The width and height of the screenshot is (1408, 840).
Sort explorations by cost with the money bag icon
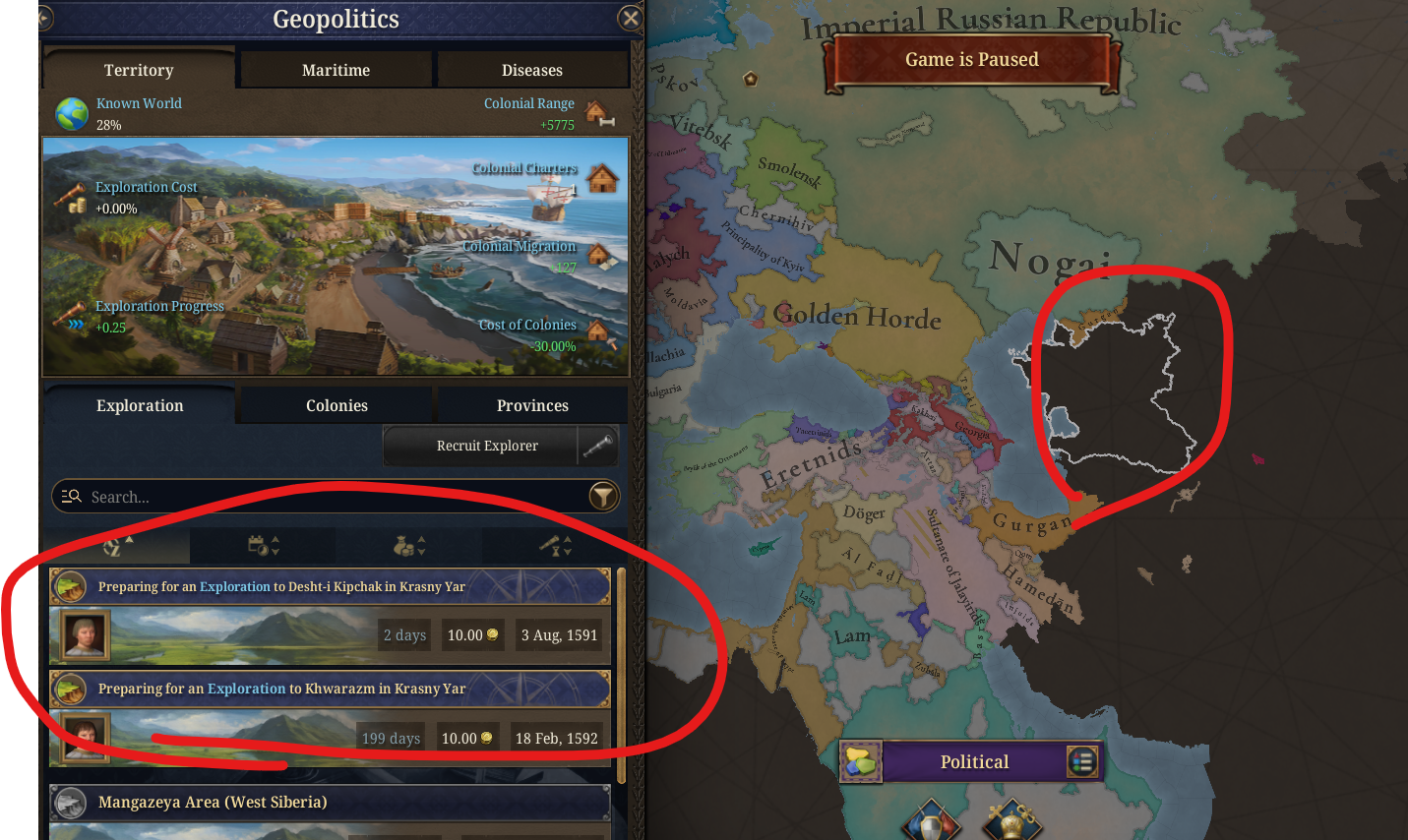click(408, 545)
